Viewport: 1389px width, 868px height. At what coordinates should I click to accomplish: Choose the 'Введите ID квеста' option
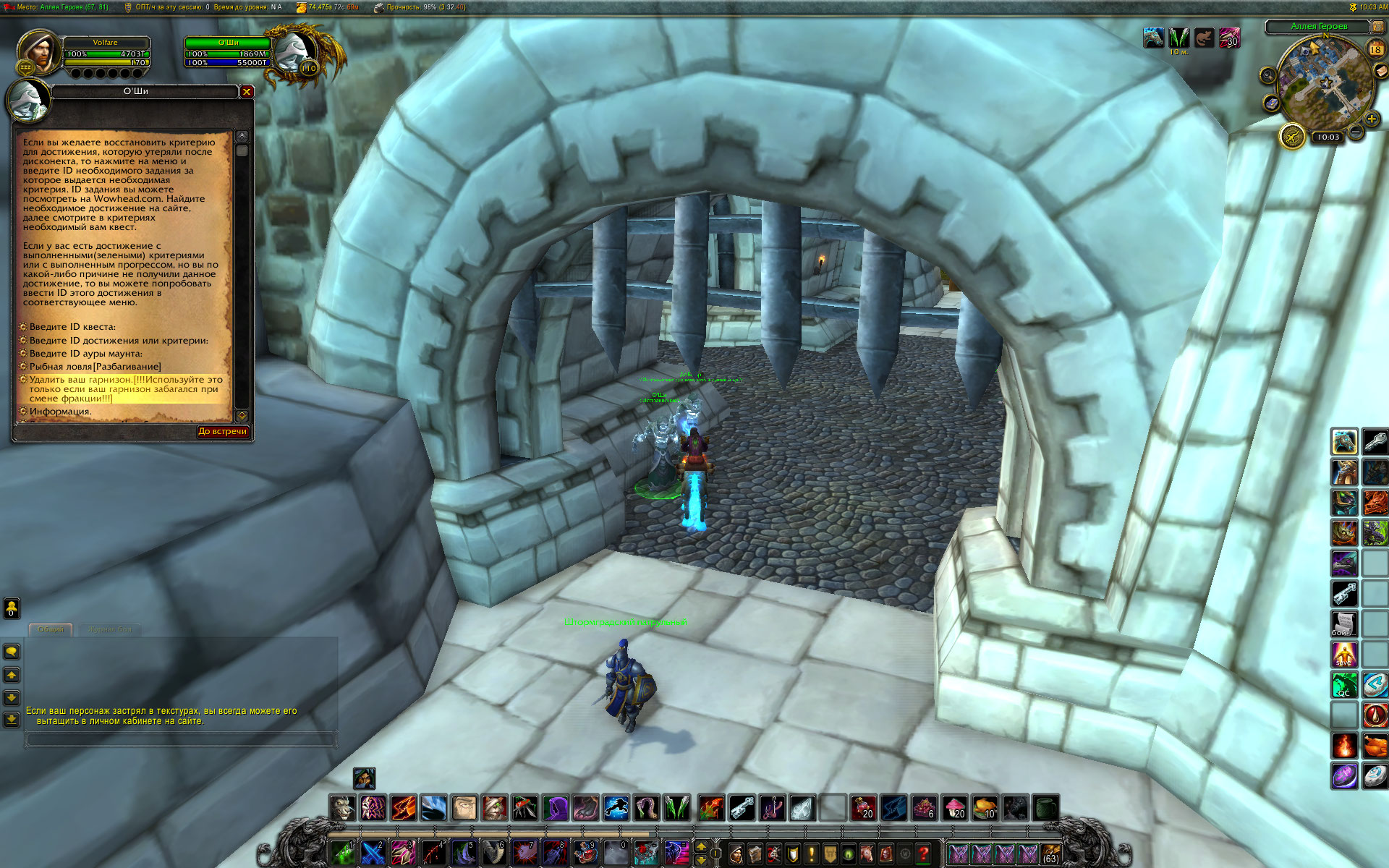[x=72, y=327]
